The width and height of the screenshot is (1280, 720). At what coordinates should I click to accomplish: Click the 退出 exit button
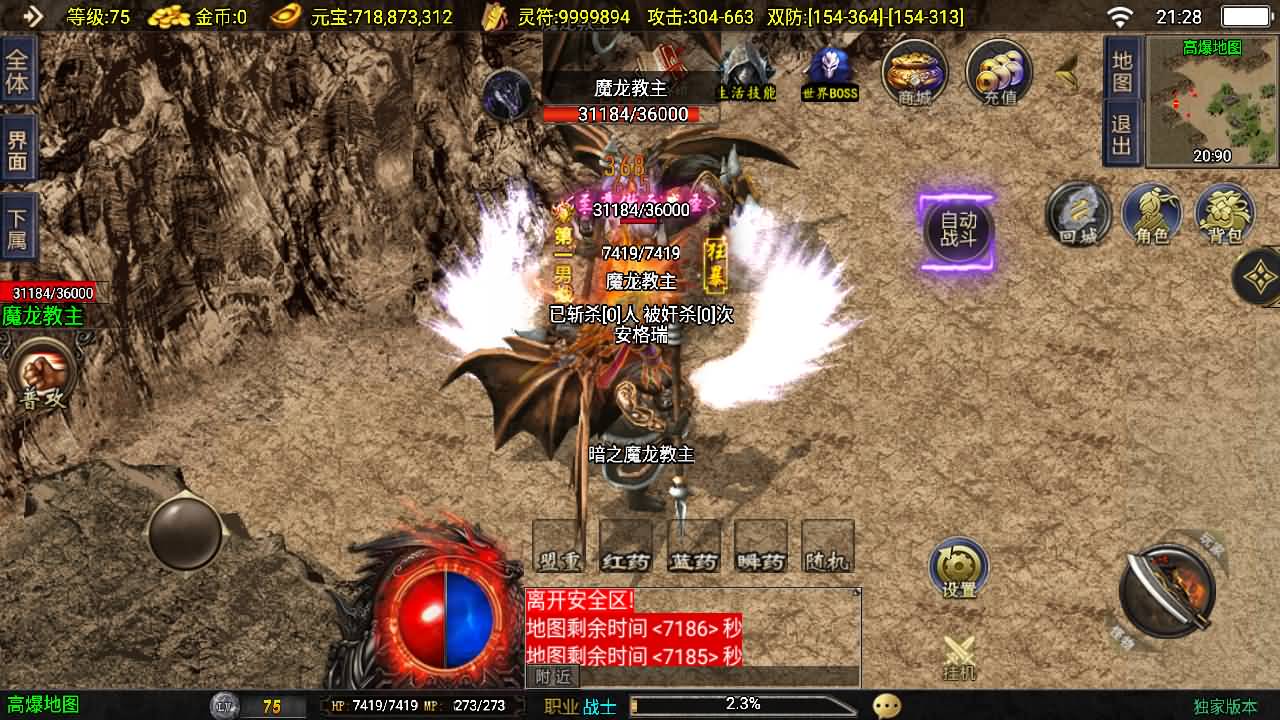(x=1122, y=135)
